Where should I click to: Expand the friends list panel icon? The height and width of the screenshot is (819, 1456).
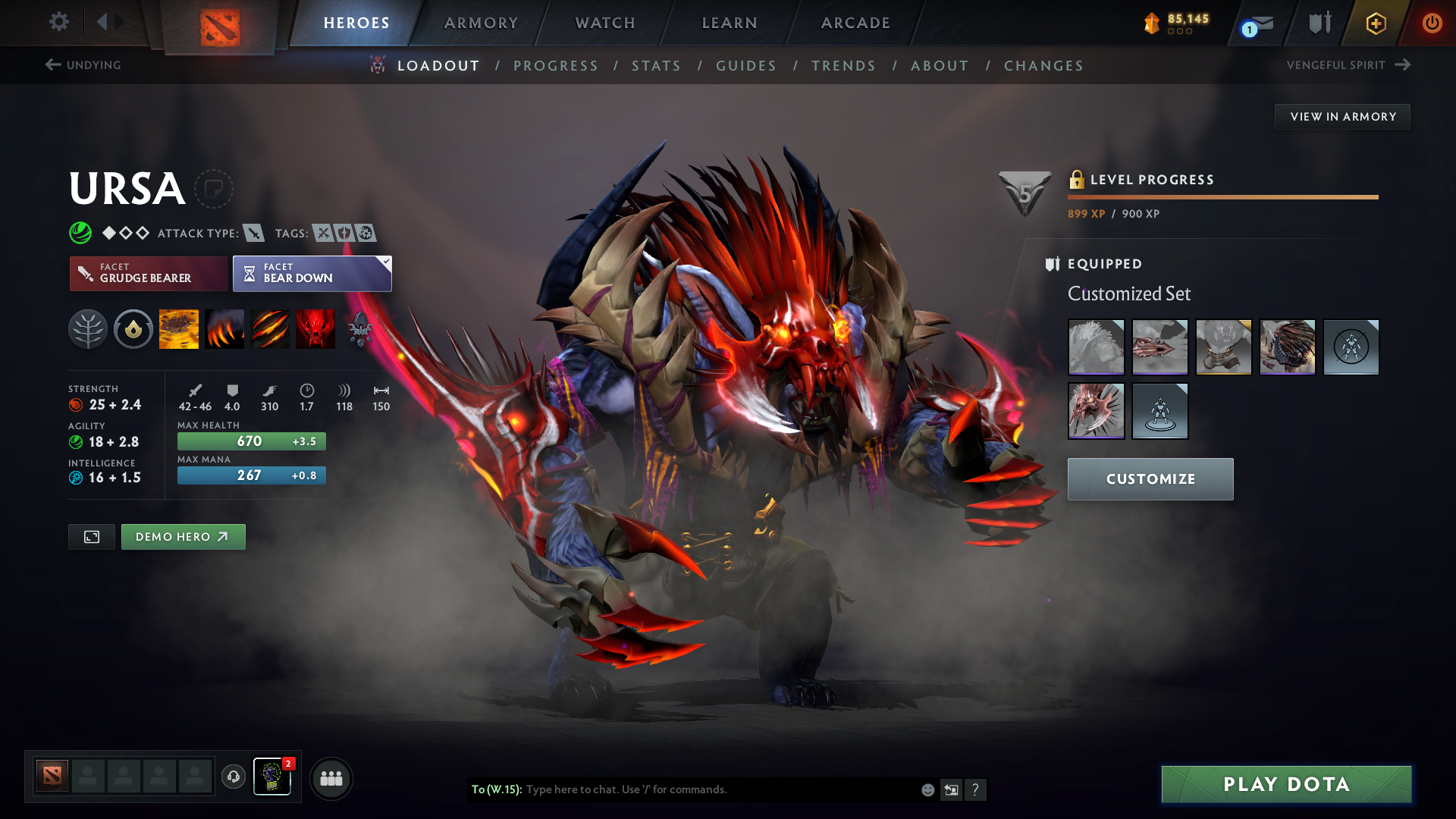click(331, 778)
